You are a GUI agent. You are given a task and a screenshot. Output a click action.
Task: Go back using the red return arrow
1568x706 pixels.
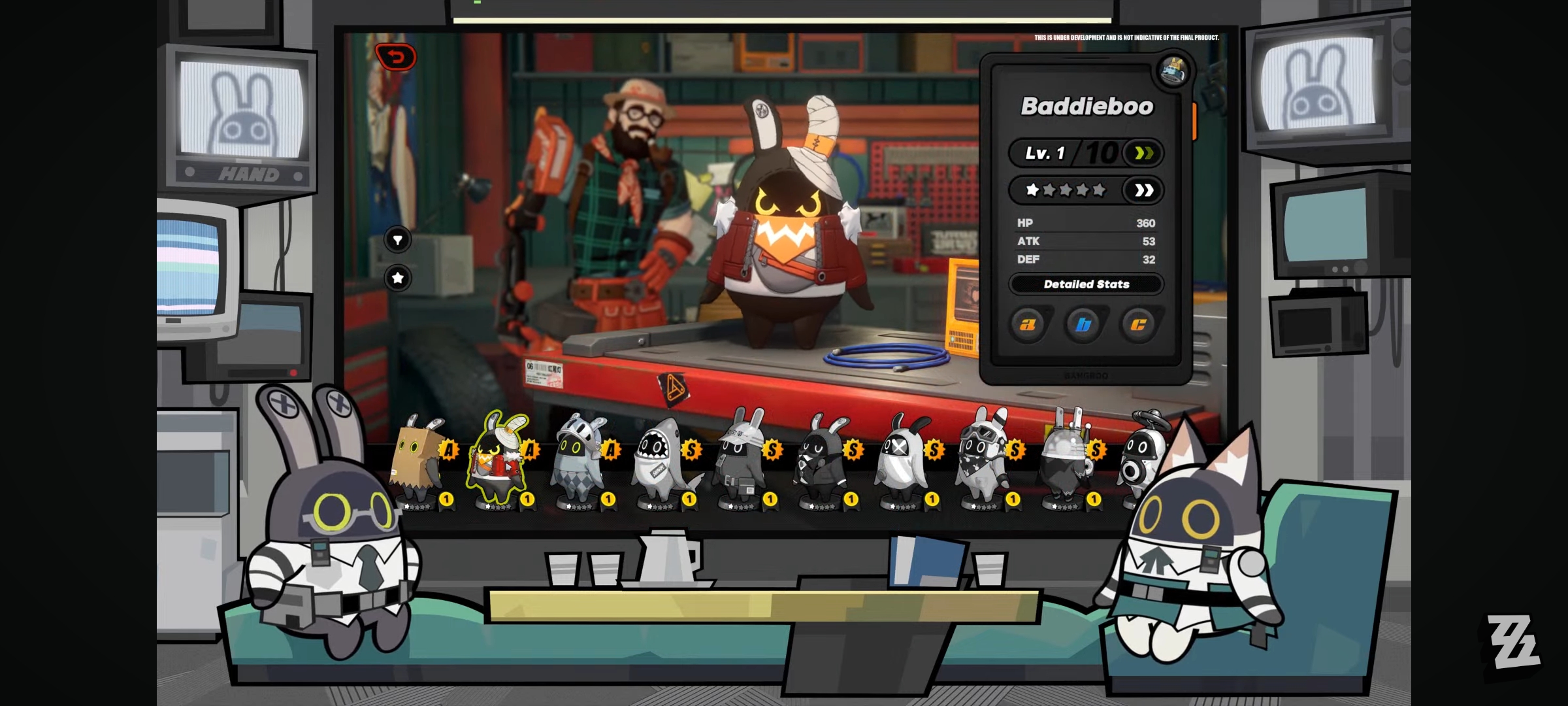point(396,58)
